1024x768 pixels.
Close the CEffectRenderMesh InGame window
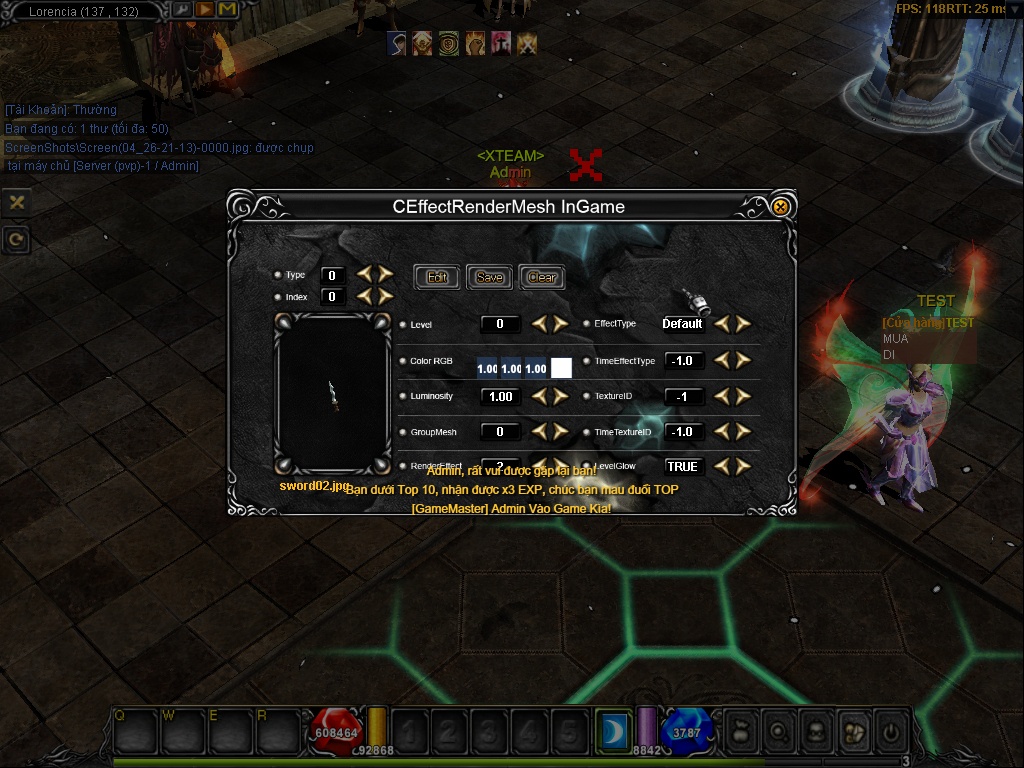(x=781, y=207)
